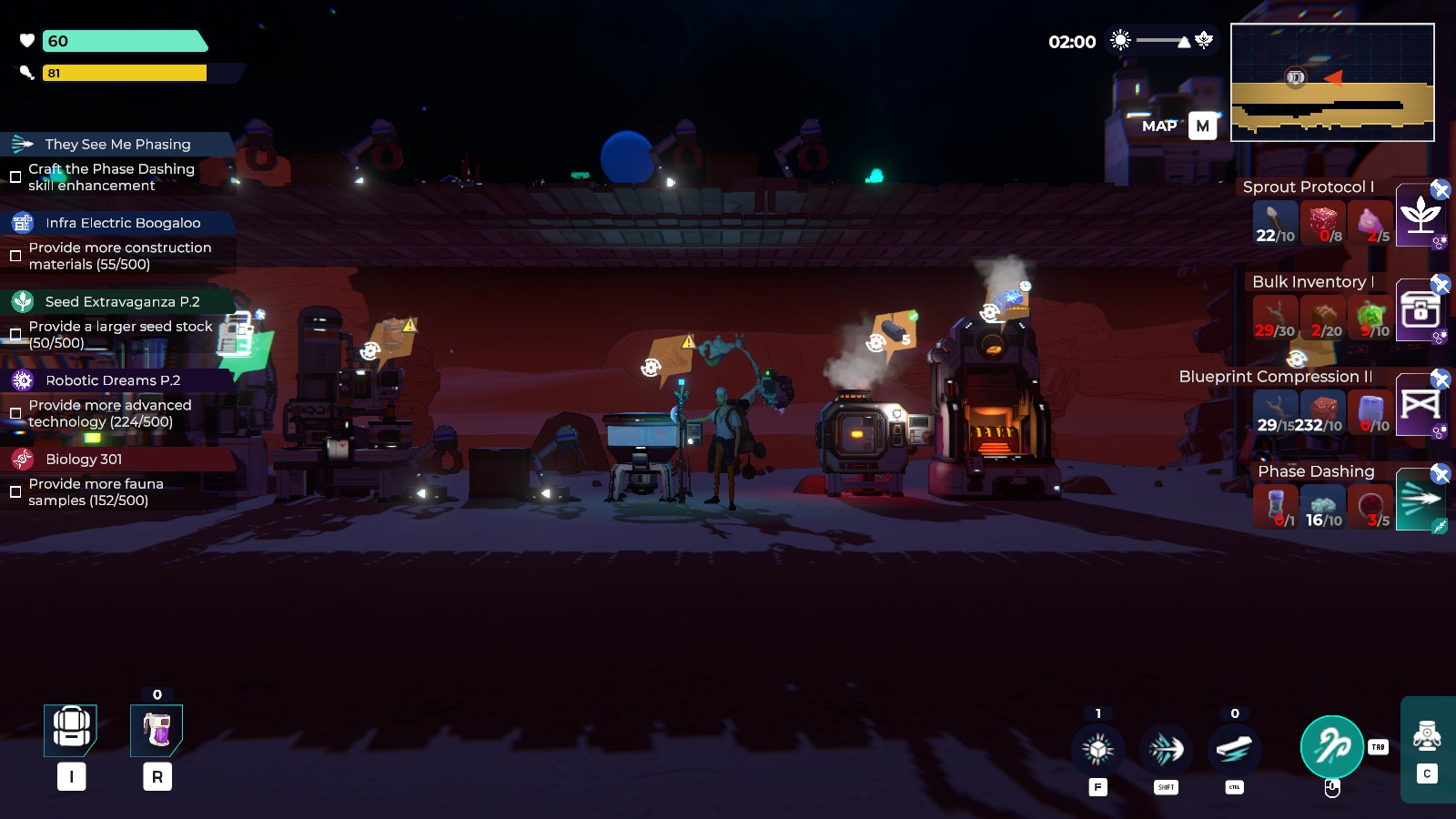The width and height of the screenshot is (1456, 819).
Task: Open the character menu robot icon
Action: point(1426,734)
